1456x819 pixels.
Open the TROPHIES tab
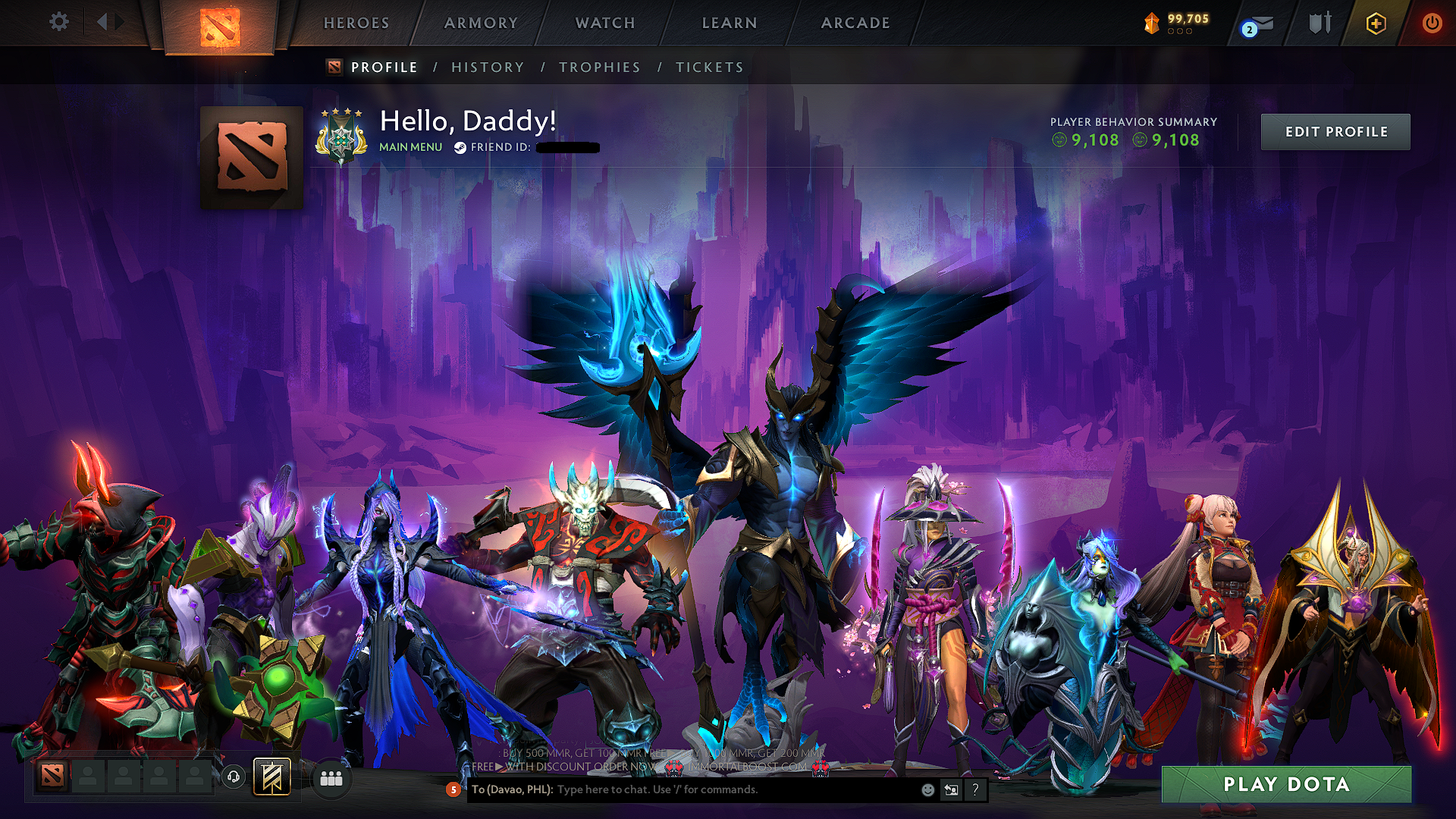click(x=600, y=67)
